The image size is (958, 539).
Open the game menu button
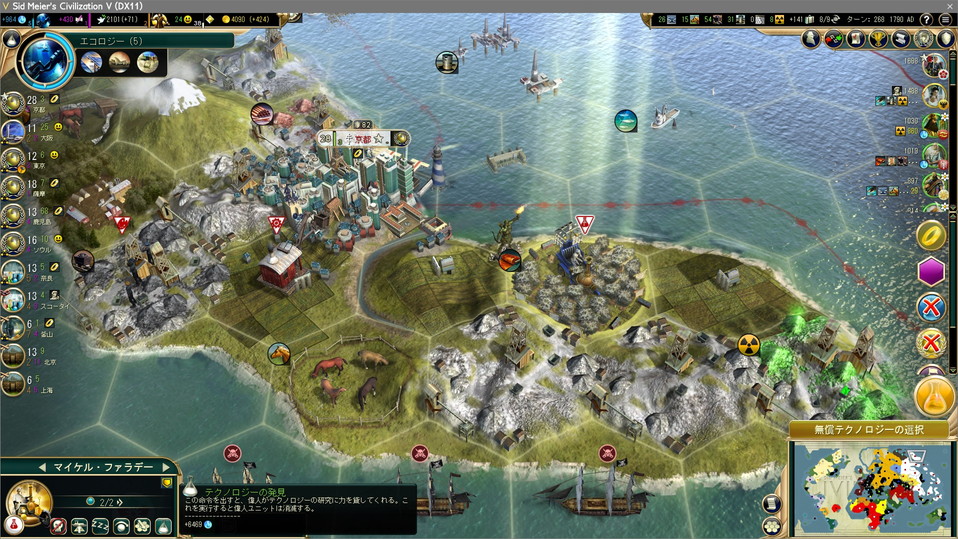(x=945, y=19)
